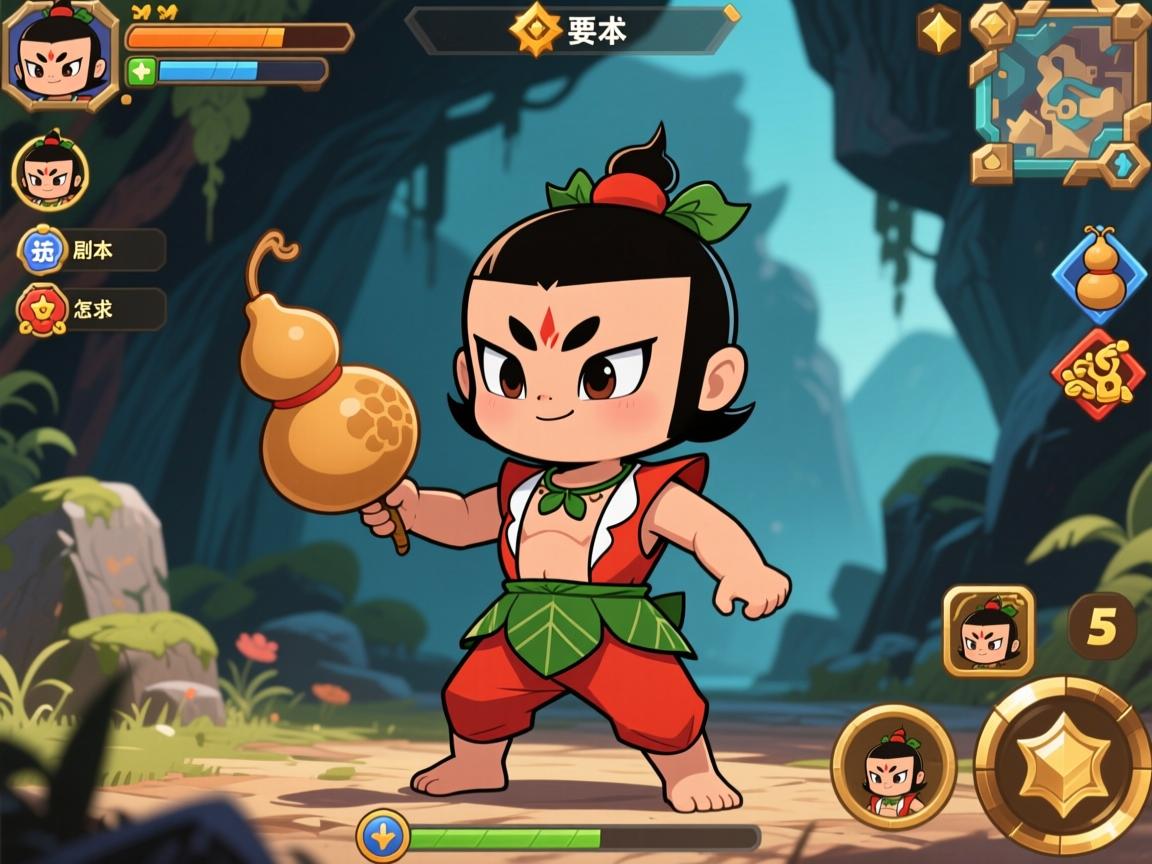Select the square character skill portrait

988,631
